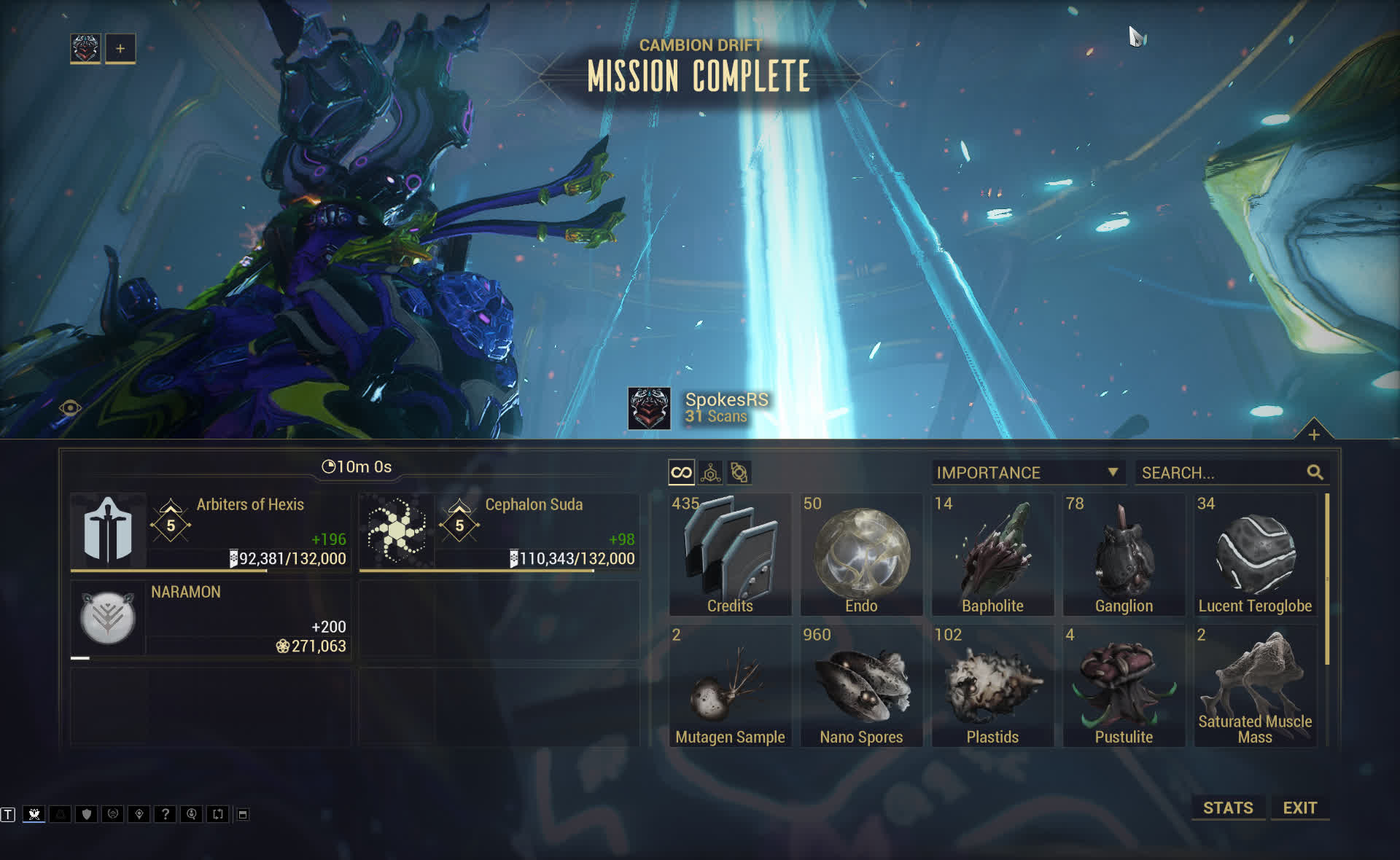Click the reward SEARCH field
The image size is (1400, 860).
pyautogui.click(x=1223, y=472)
